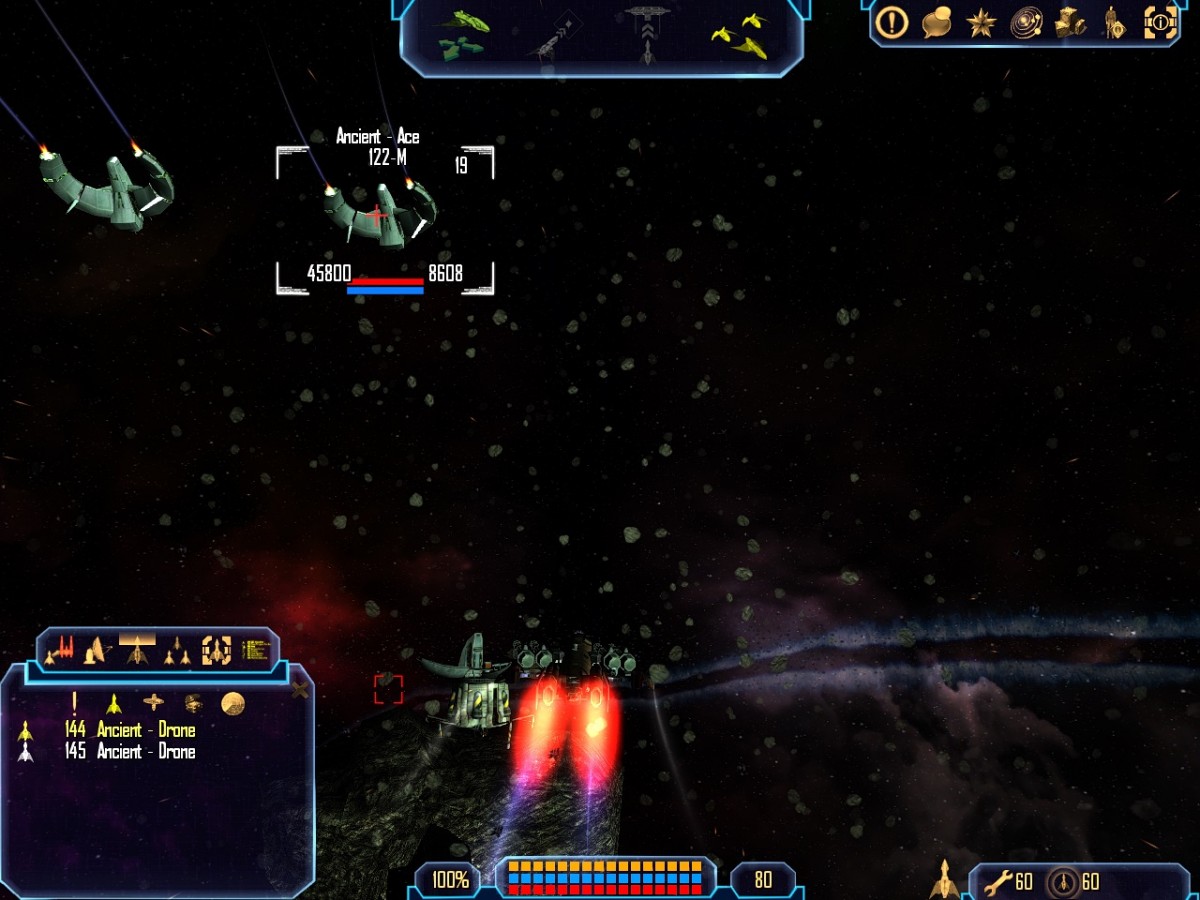Open the solar system map icon
The height and width of the screenshot is (900, 1200).
pos(1026,22)
